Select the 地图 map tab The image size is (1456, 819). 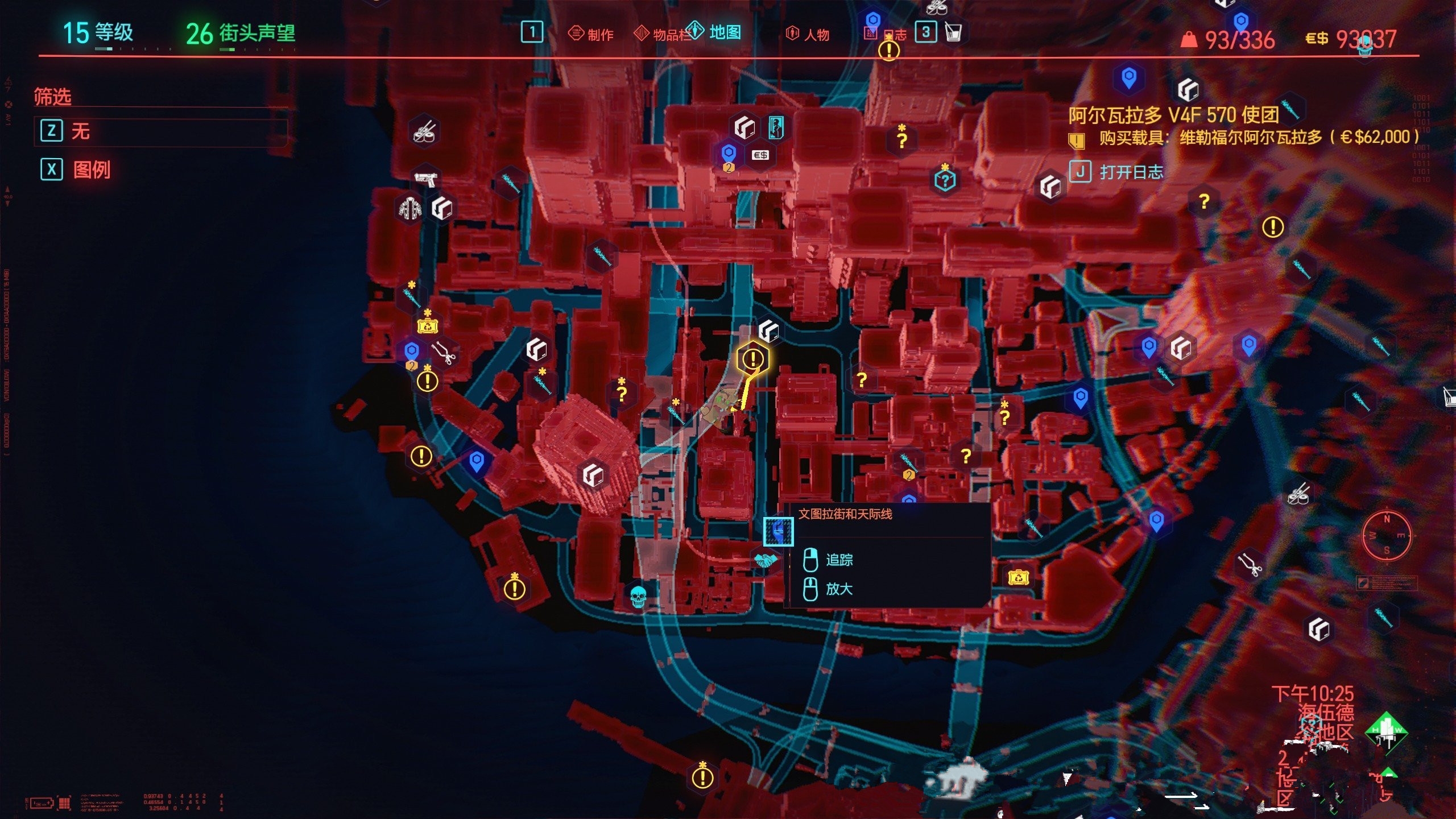pos(715,32)
